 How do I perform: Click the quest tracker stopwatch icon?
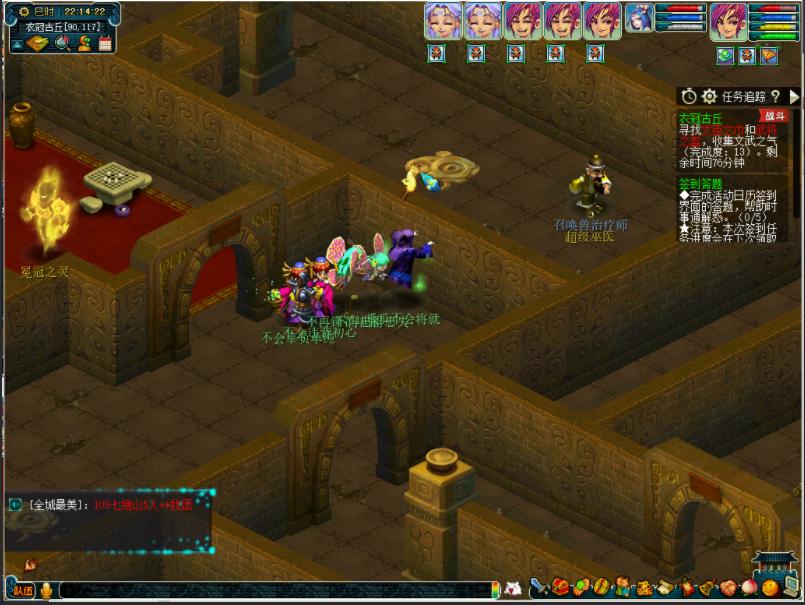pyautogui.click(x=689, y=97)
